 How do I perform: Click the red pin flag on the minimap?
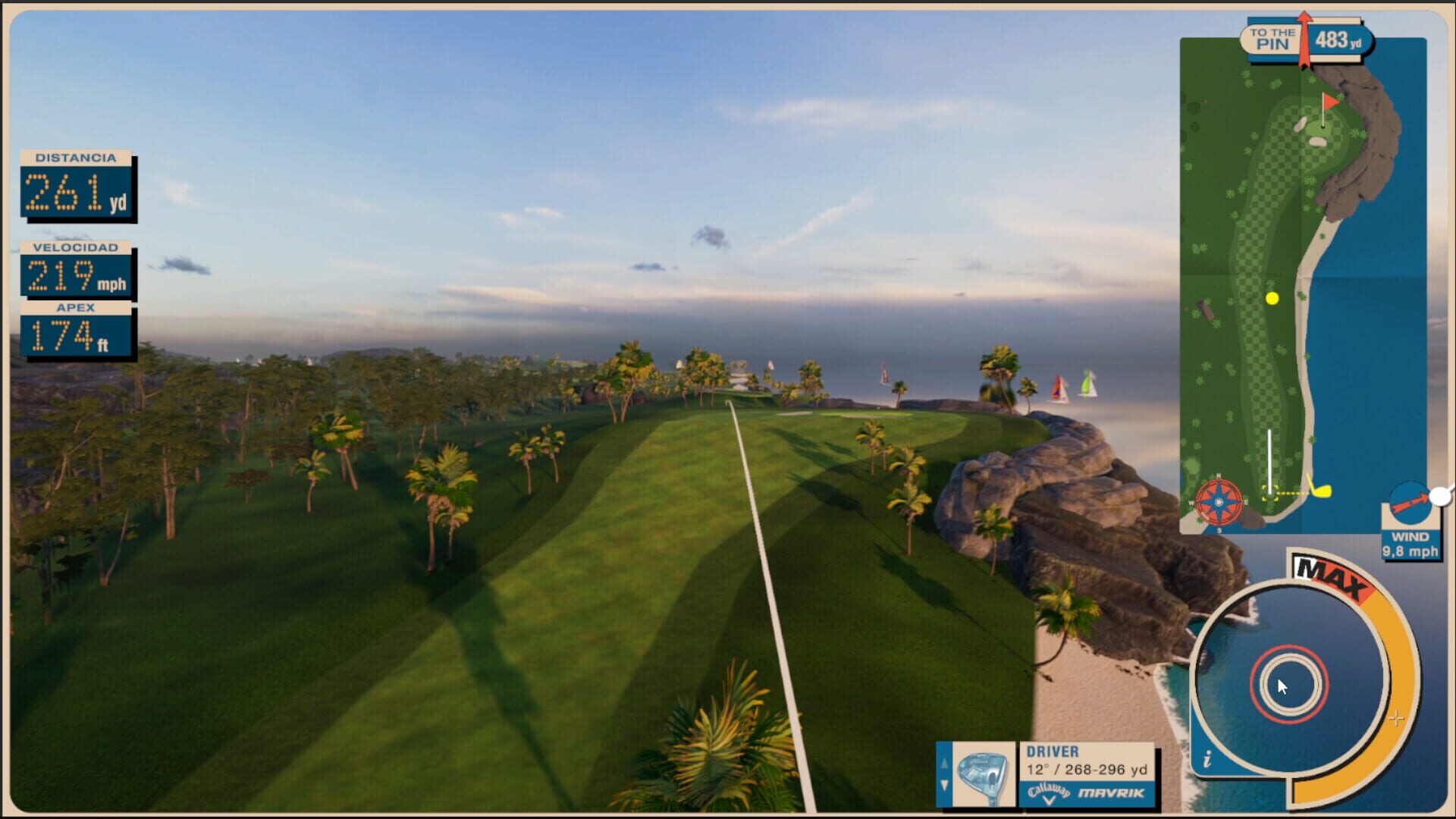coord(1329,99)
